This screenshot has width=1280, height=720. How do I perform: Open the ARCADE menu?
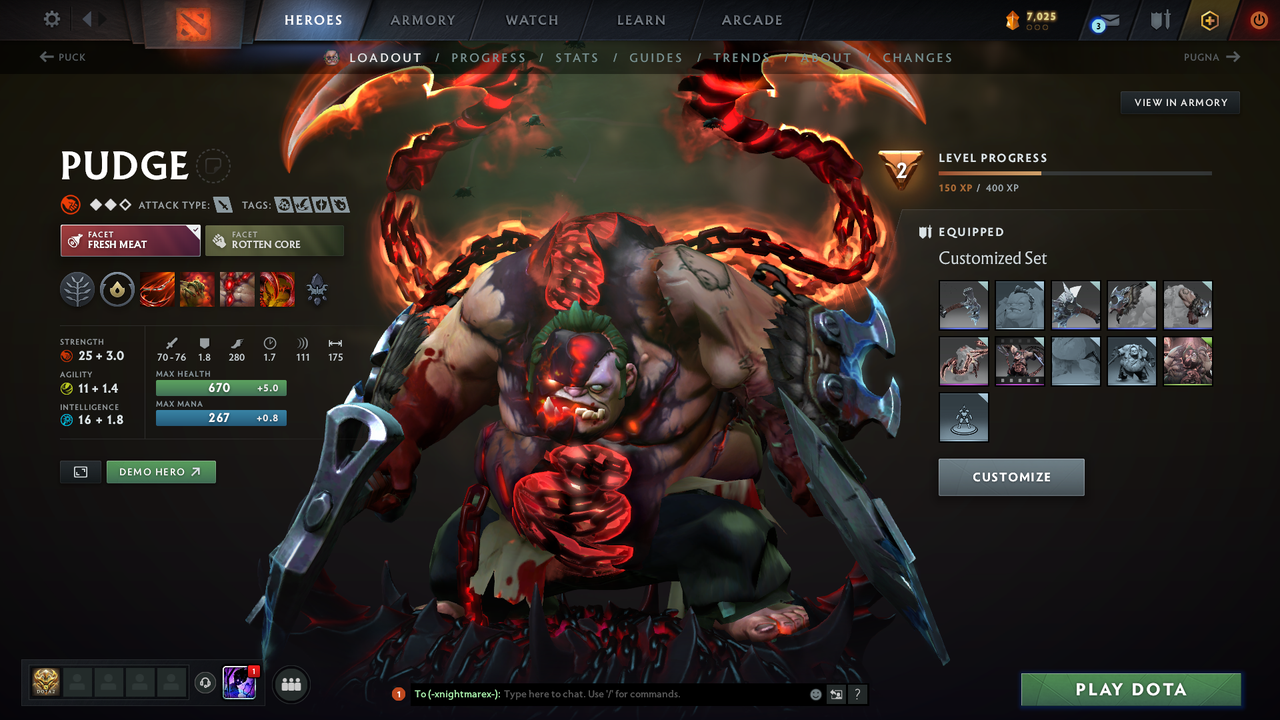click(x=751, y=20)
